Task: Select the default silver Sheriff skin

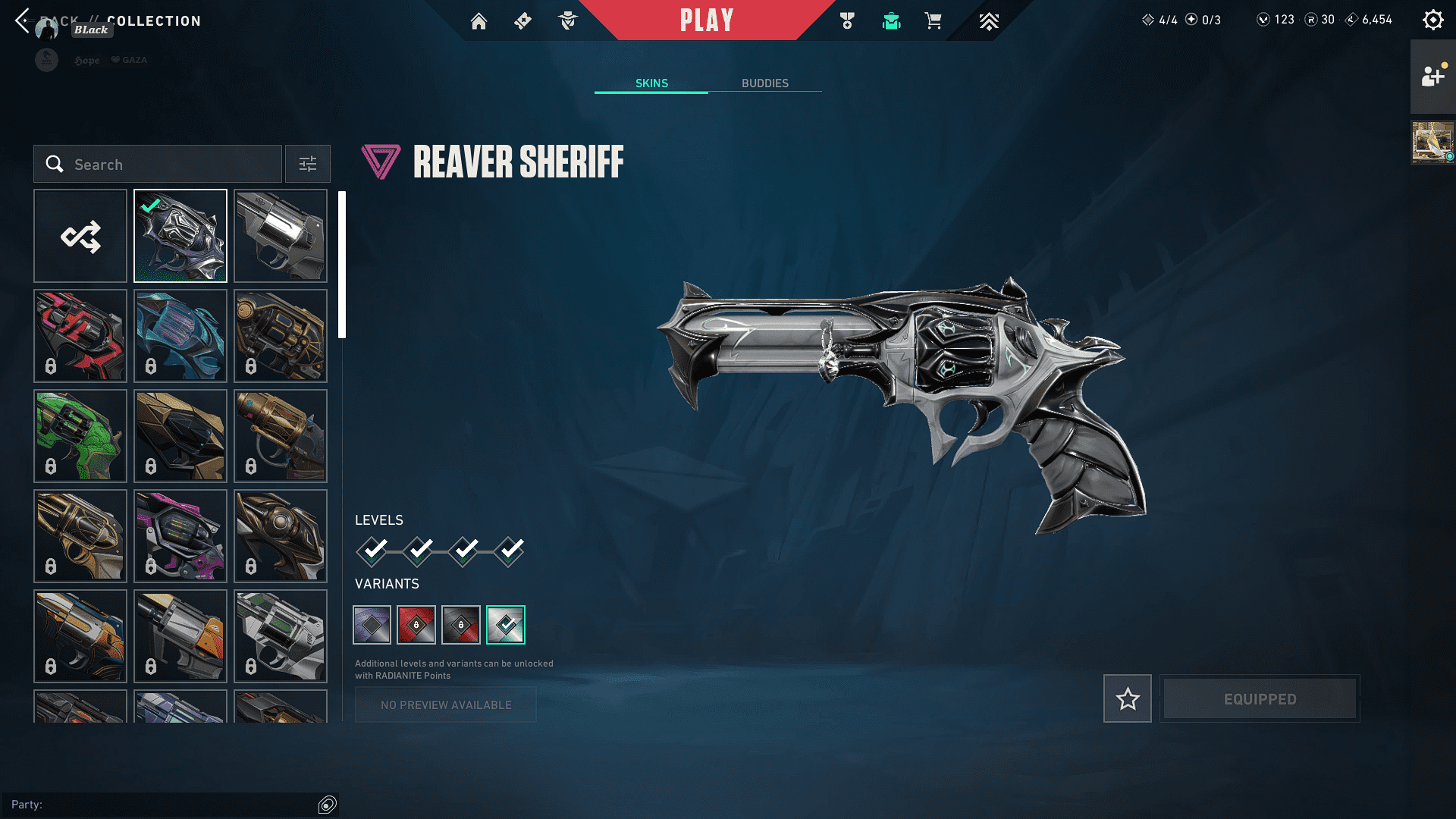Action: point(281,237)
